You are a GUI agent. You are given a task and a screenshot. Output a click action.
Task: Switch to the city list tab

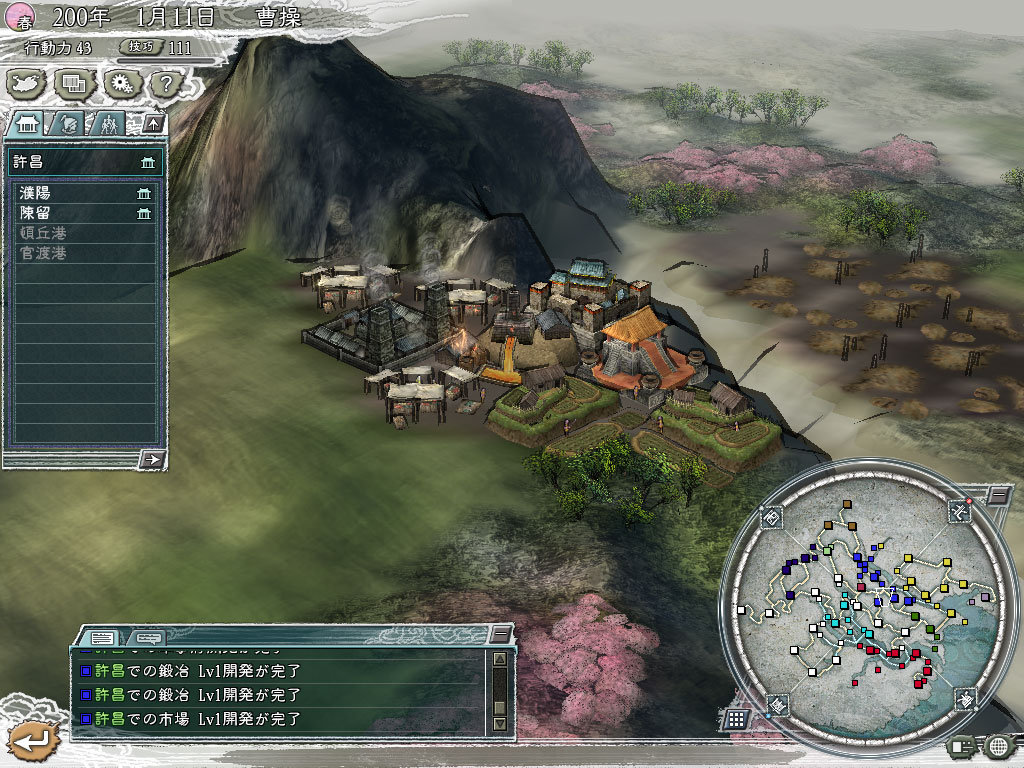tap(27, 124)
